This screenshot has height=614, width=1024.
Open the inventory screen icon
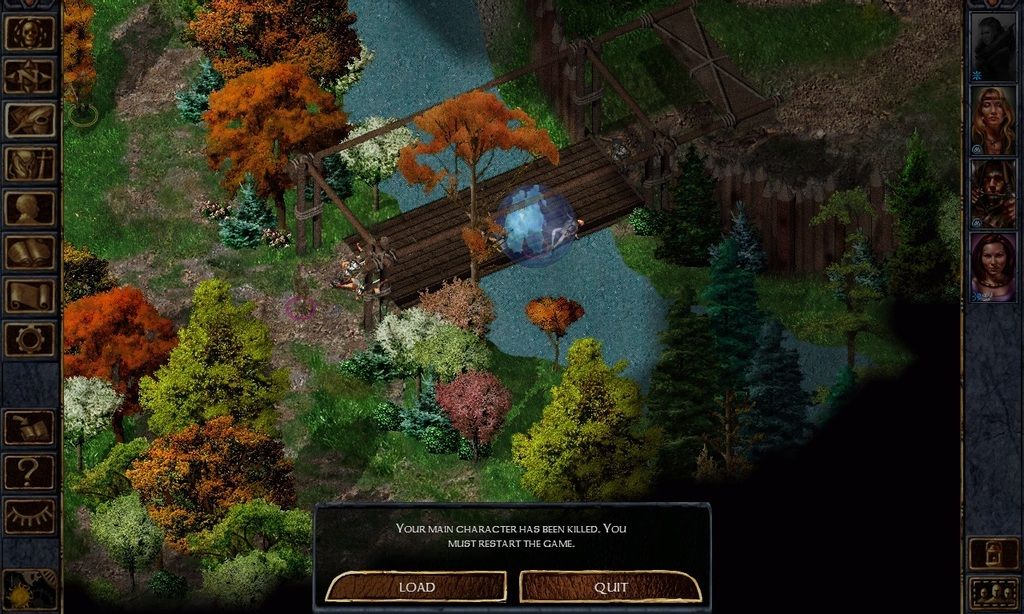pos(30,164)
